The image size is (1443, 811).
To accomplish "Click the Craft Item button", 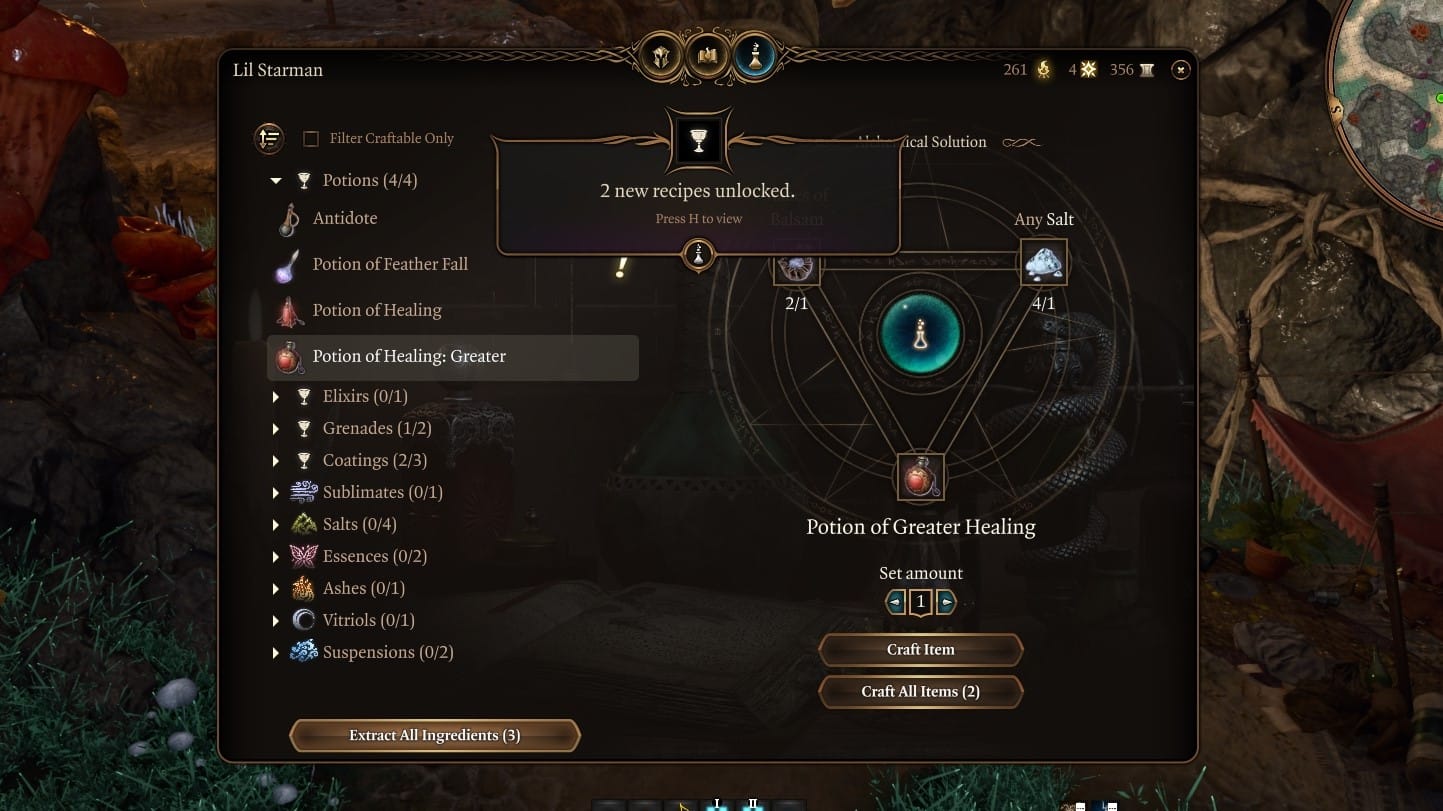I will point(920,649).
